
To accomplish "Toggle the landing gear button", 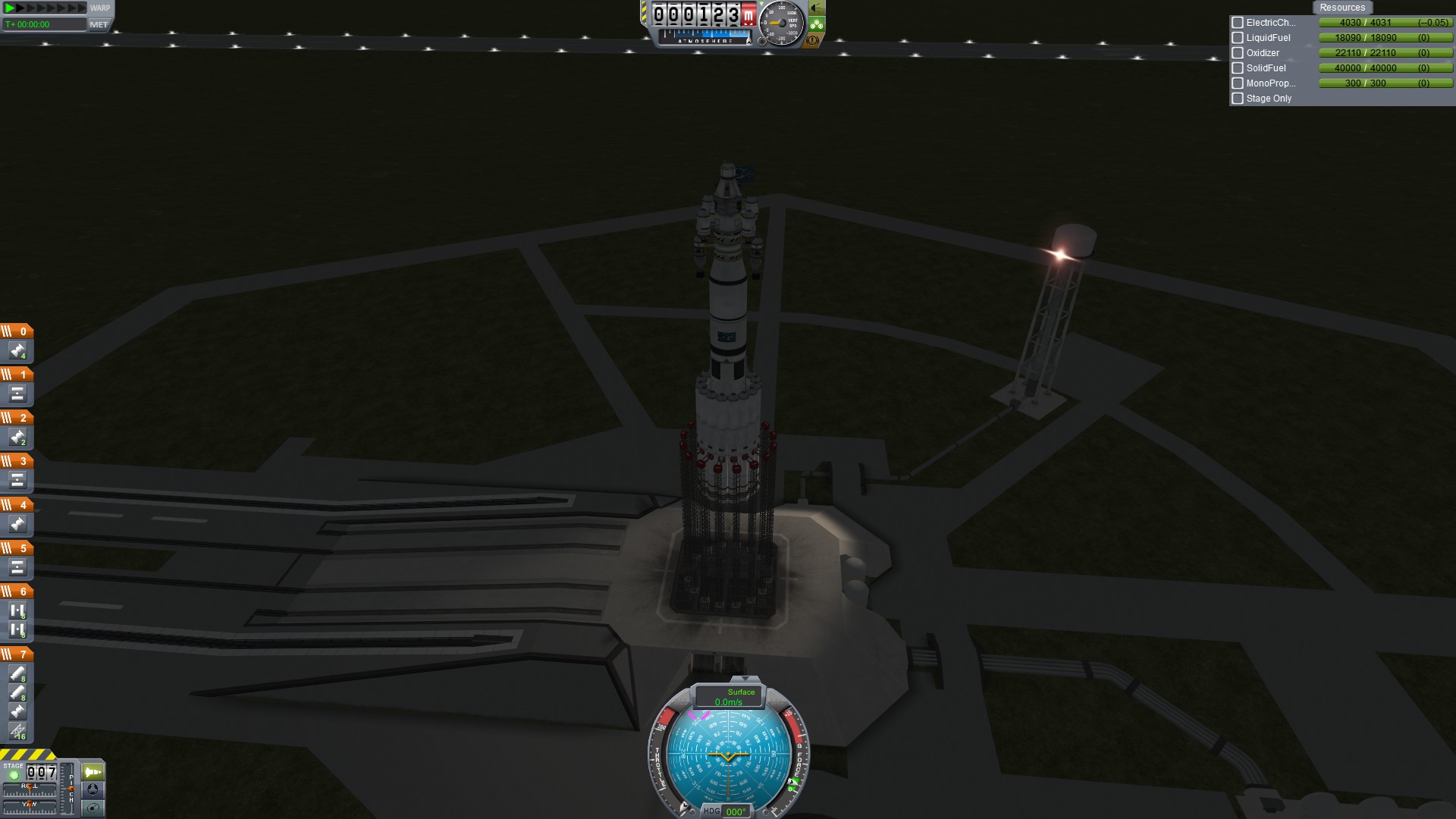I will [817, 24].
